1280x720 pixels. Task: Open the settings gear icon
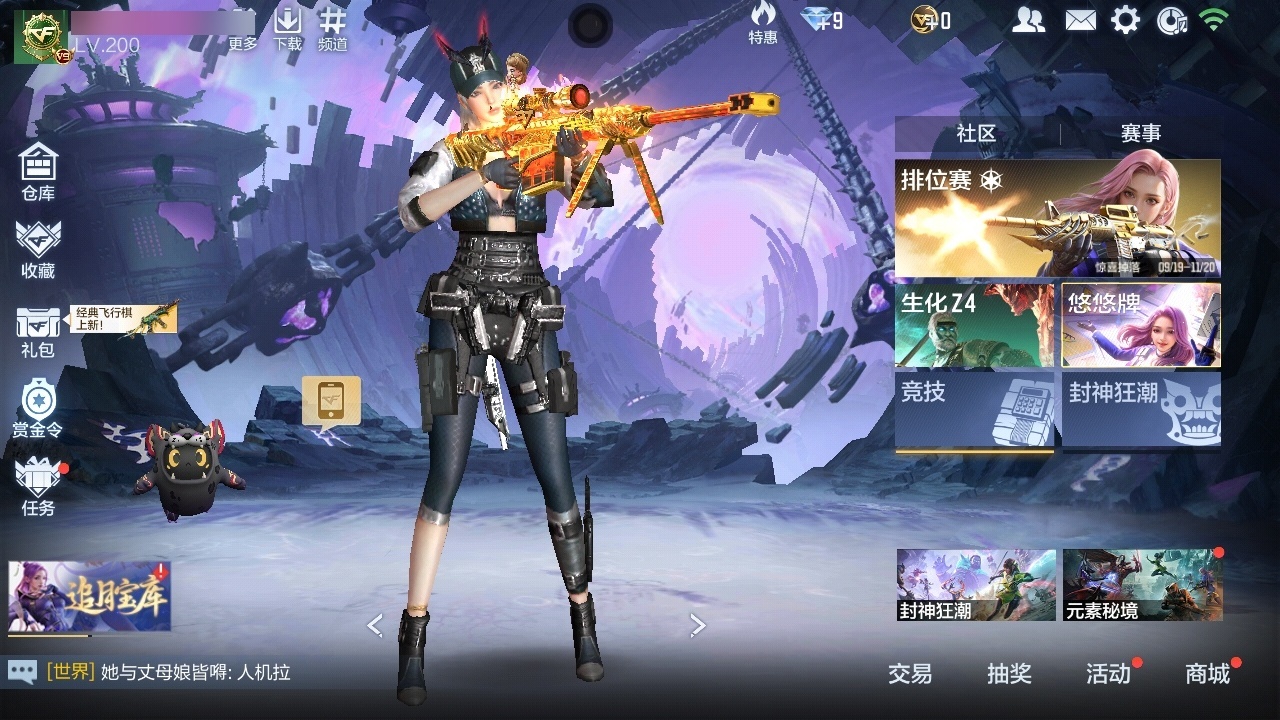[1126, 20]
